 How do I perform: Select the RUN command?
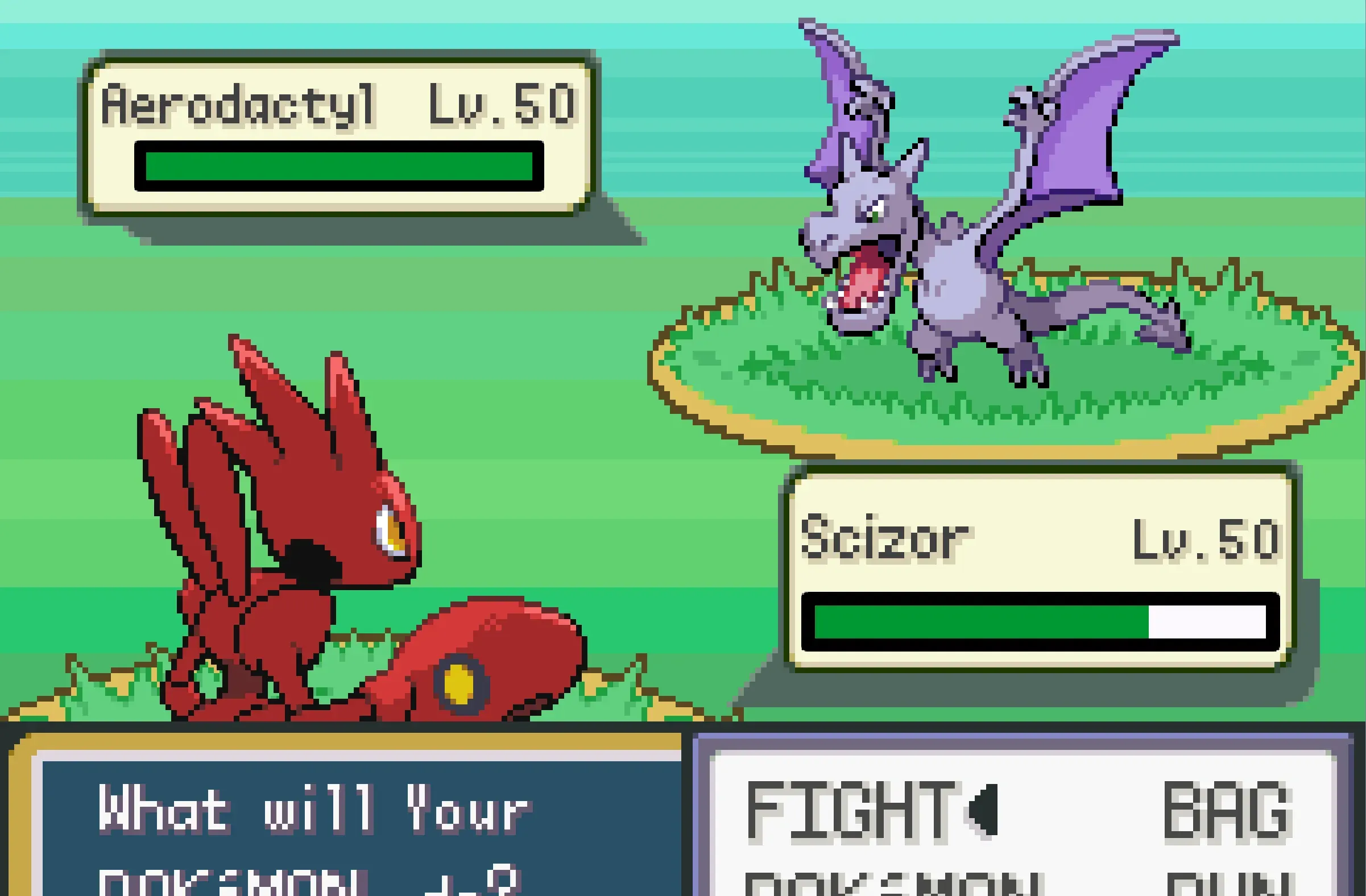tap(1240, 886)
